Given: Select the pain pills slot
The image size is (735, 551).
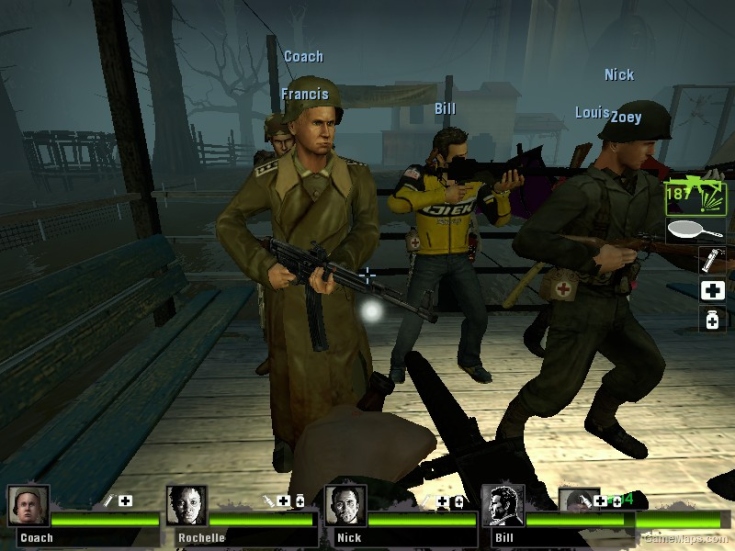Looking at the screenshot, I should pyautogui.click(x=713, y=320).
